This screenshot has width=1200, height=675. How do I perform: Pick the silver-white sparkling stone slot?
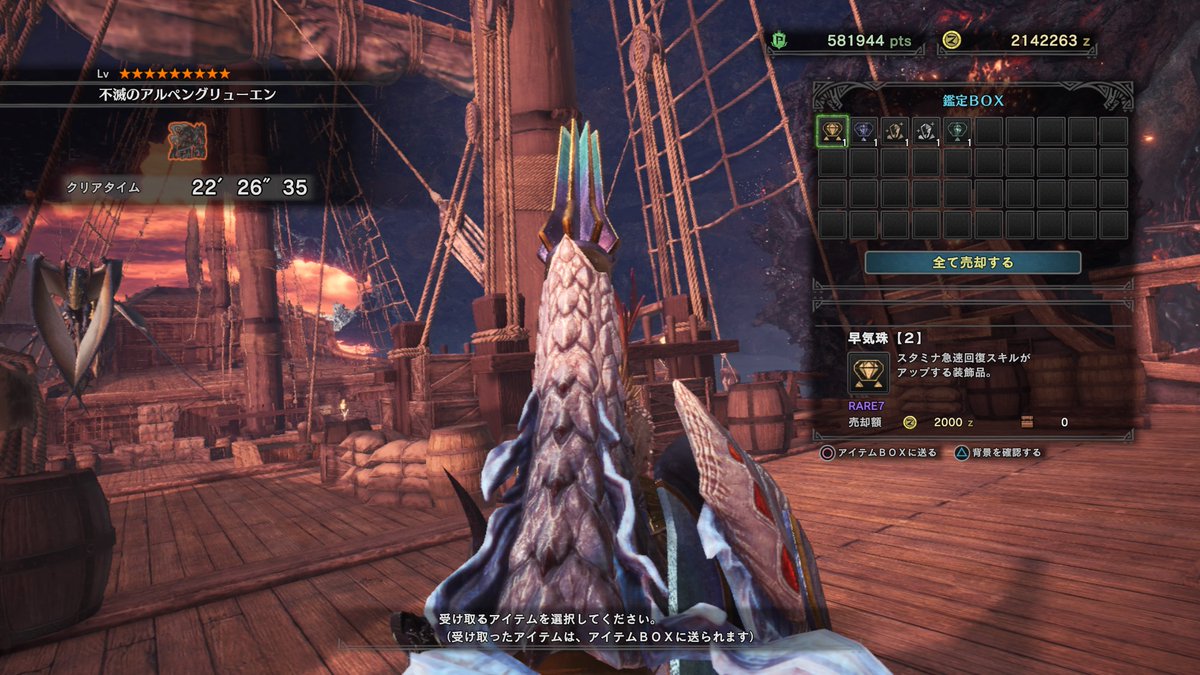[x=926, y=131]
